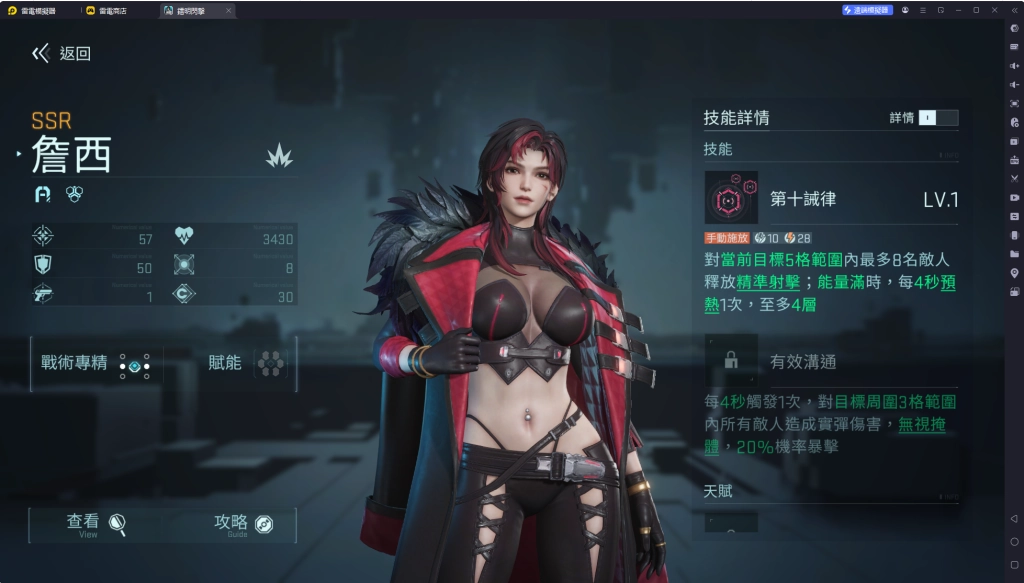Click the burst faction emblem beside the name

coord(279,155)
